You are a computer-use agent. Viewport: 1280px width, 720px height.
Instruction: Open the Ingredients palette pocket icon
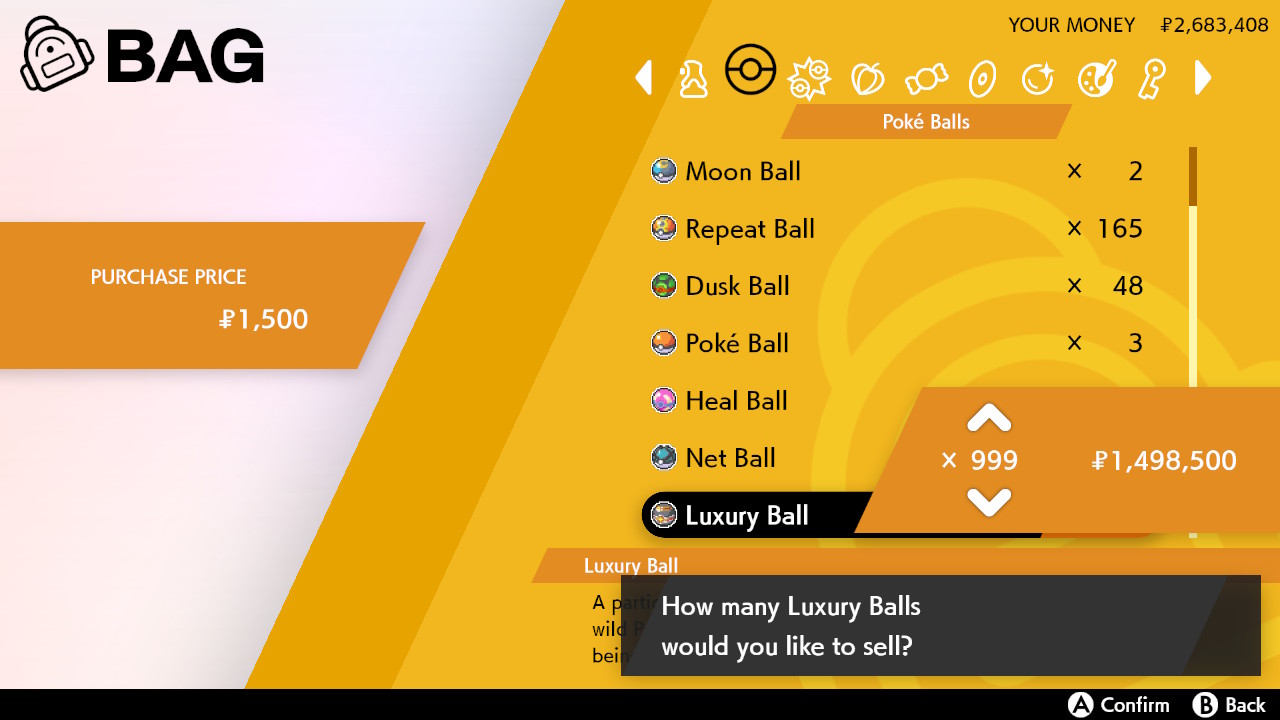[x=1095, y=78]
